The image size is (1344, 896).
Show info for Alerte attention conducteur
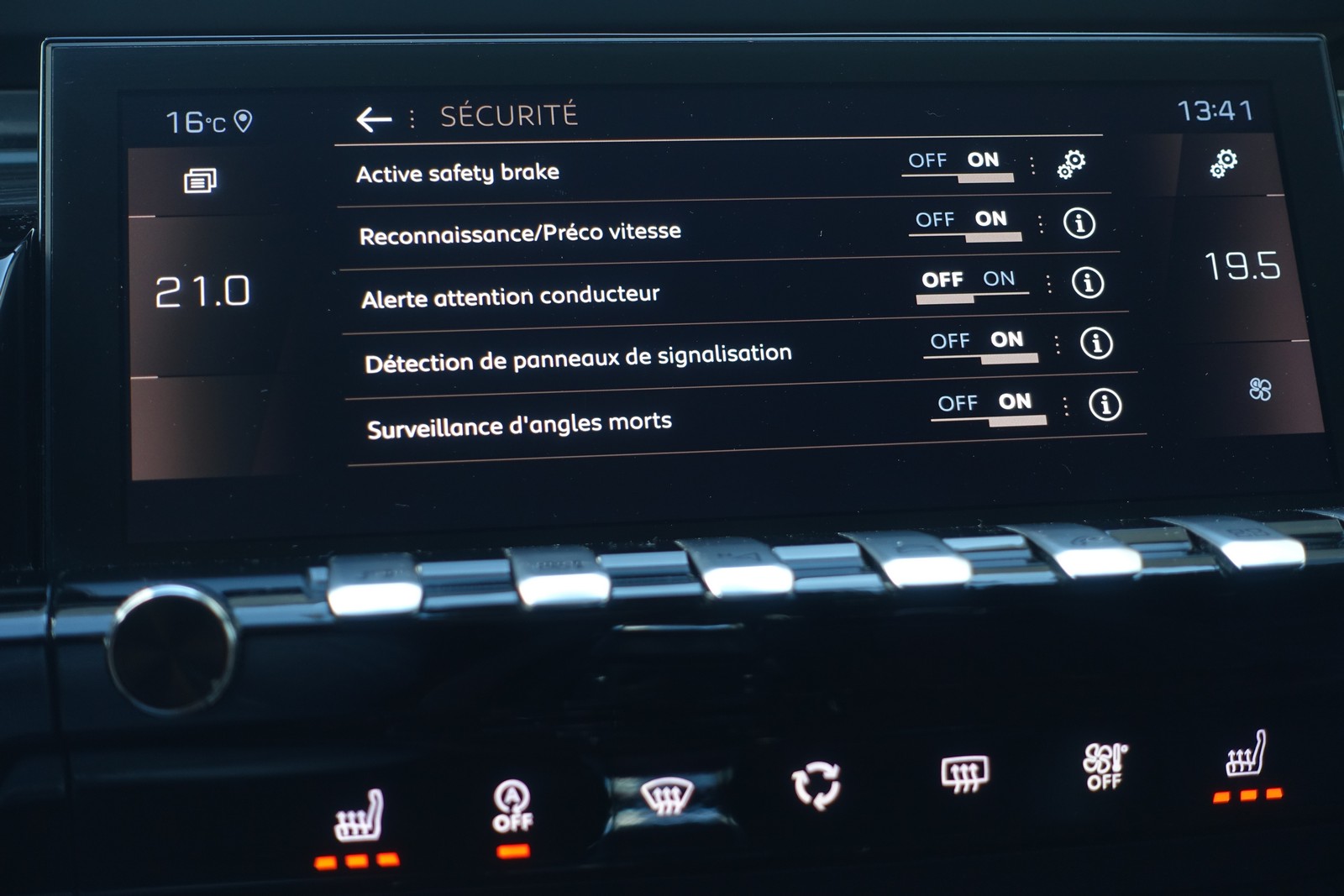click(1088, 283)
